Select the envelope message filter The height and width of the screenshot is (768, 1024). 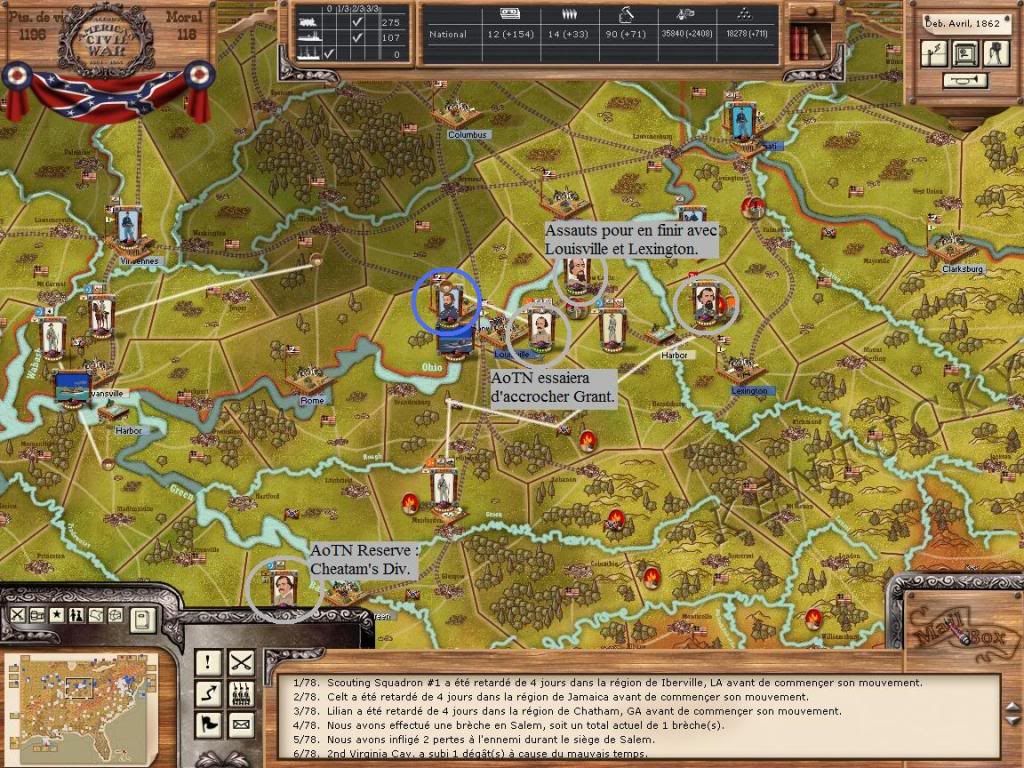[241, 723]
